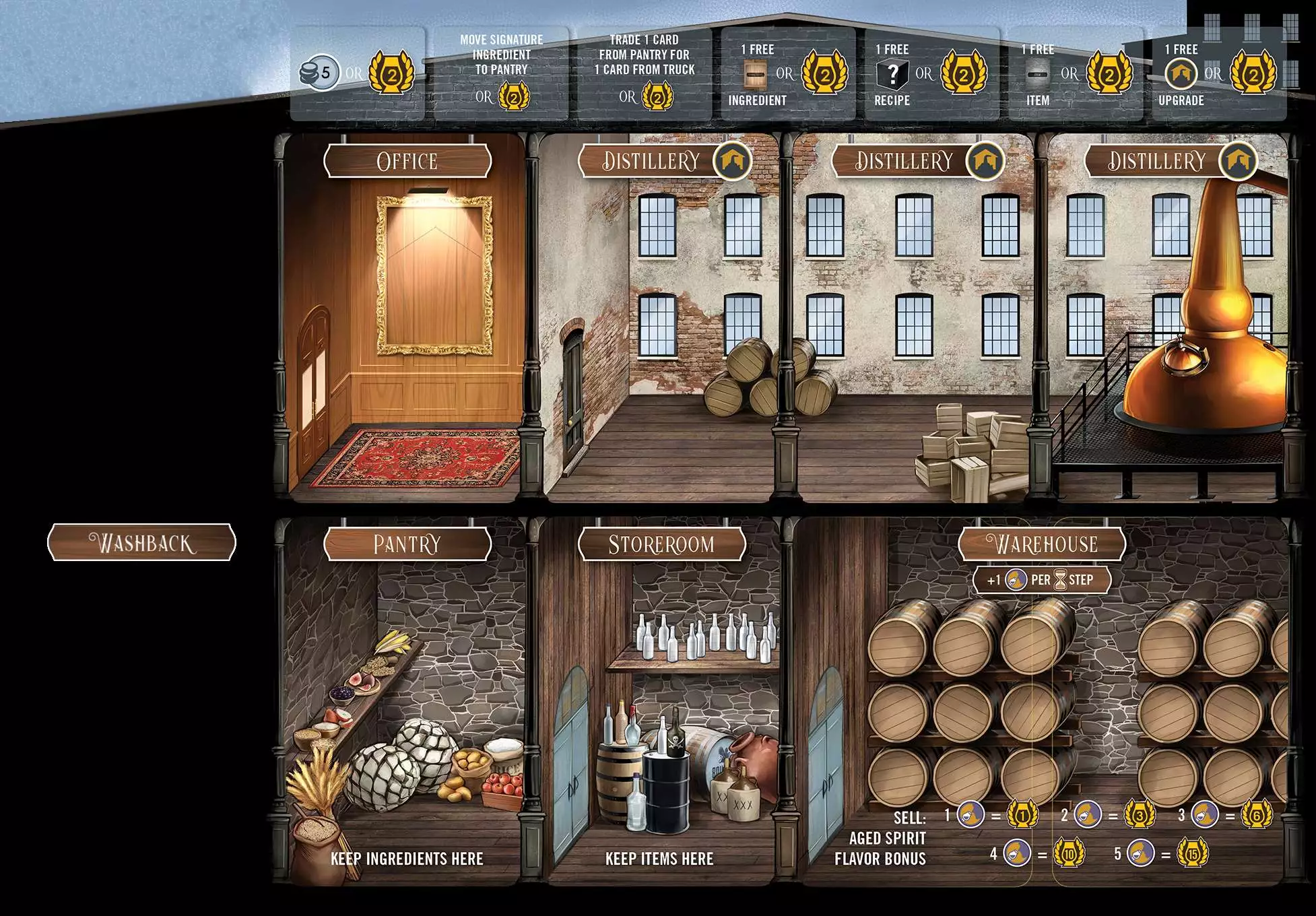
Task: Select the 5 coins bonus tile
Action: [x=357, y=73]
